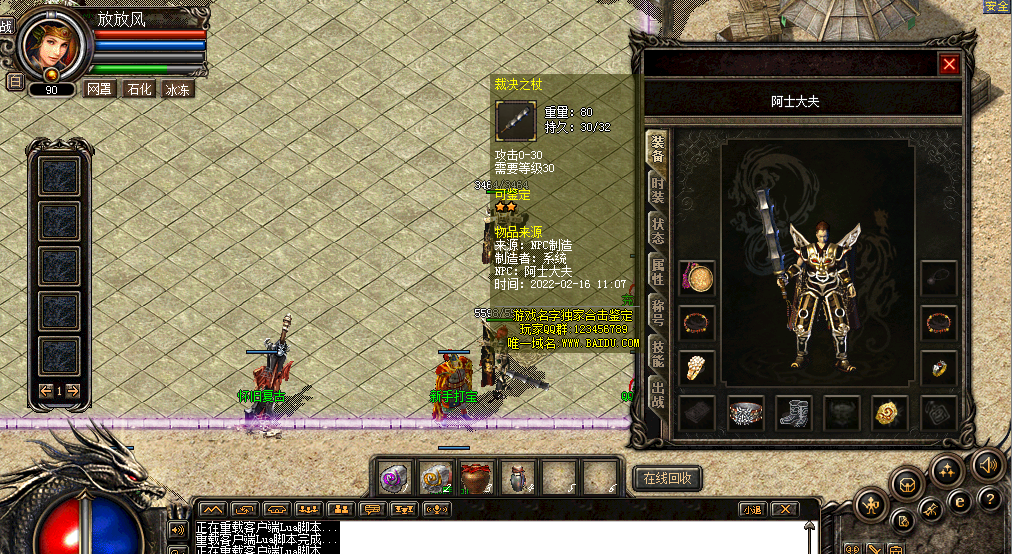Image resolution: width=1012 pixels, height=554 pixels.
Task: Choose the jeweled ring equipment slot
Action: (x=938, y=368)
